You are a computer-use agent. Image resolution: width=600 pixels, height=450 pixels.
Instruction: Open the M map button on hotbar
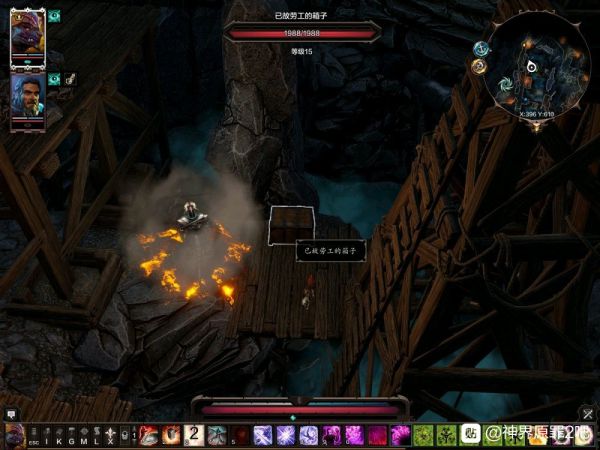tap(84, 435)
